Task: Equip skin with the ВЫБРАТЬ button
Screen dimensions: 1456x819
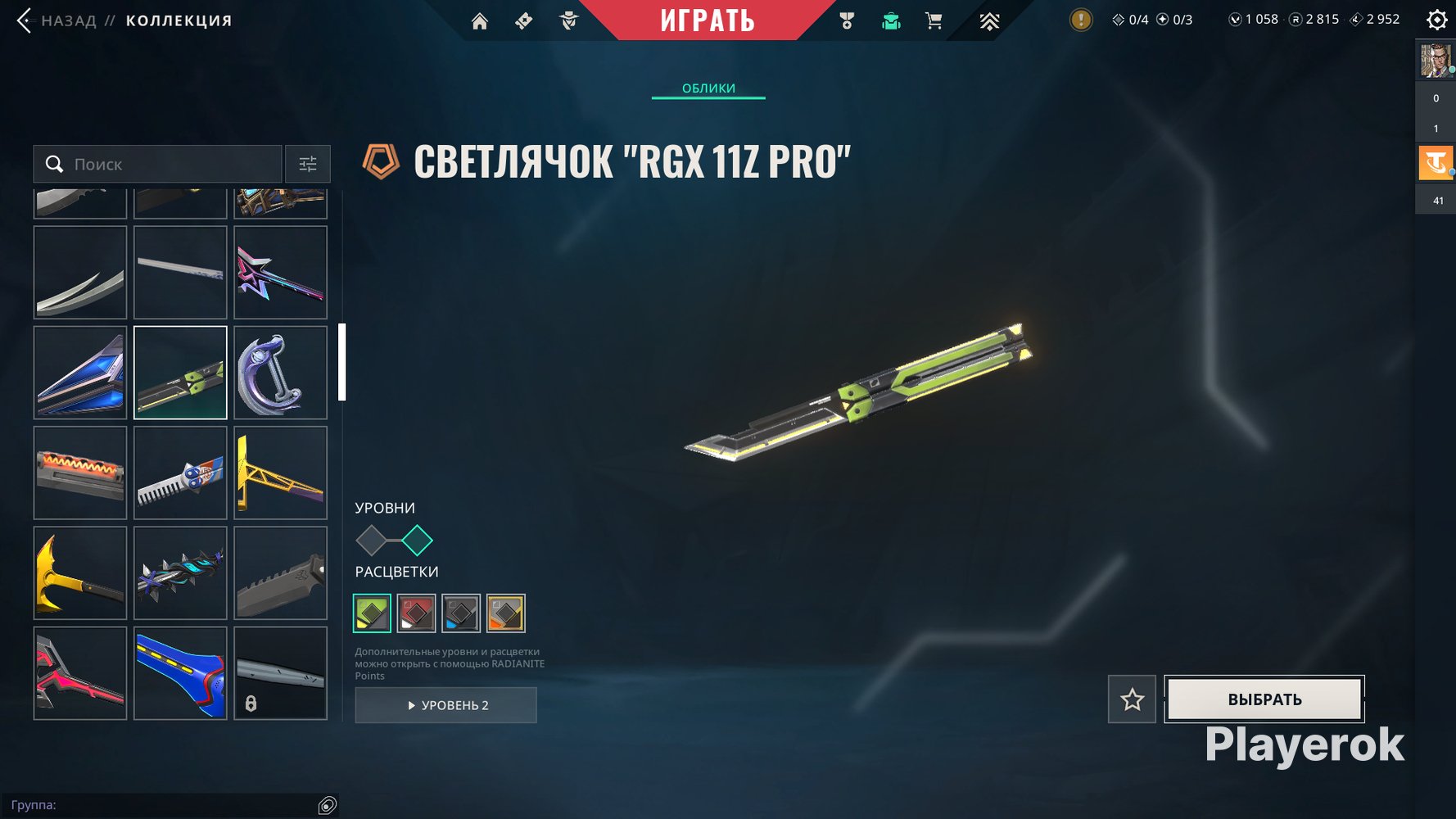Action: [1264, 699]
